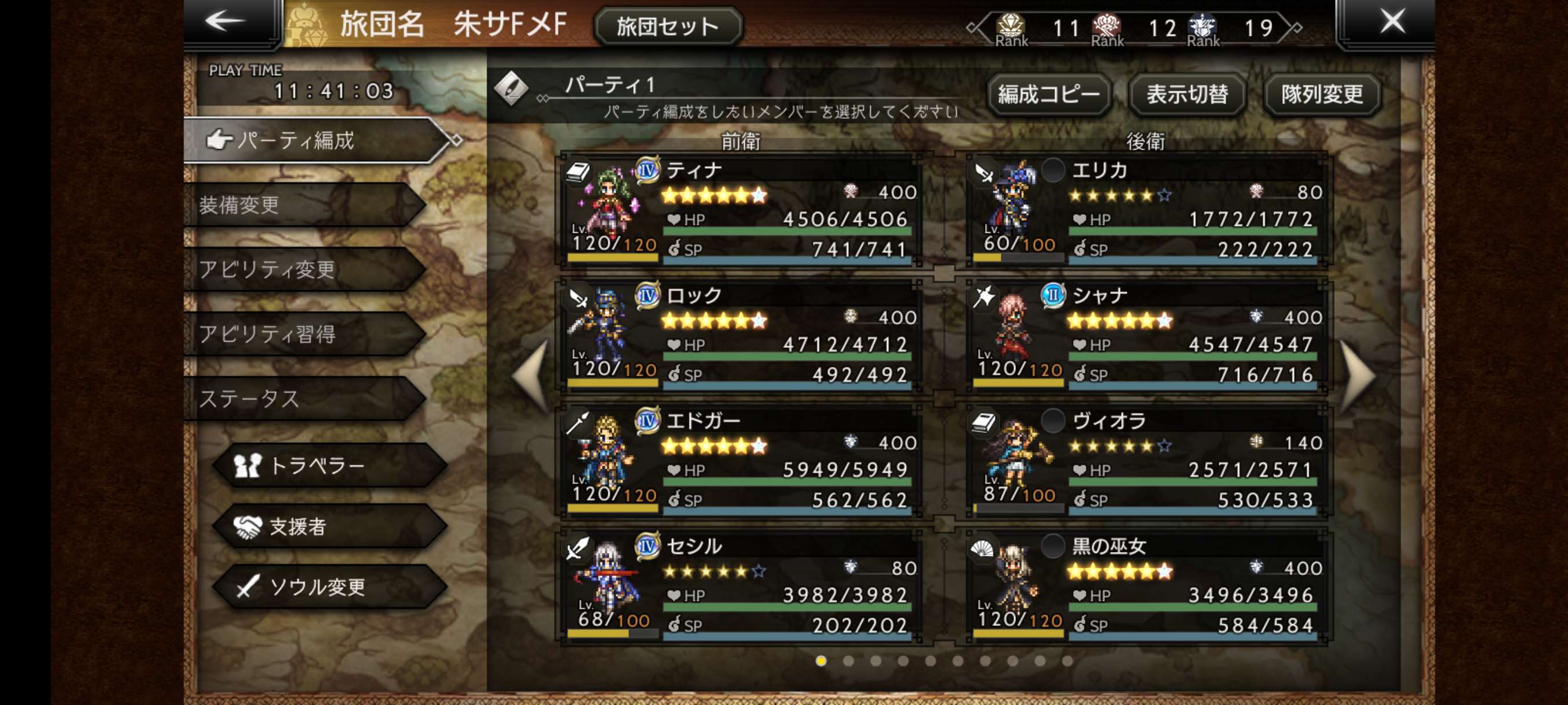Switch display with 表示切替

coord(1186,94)
